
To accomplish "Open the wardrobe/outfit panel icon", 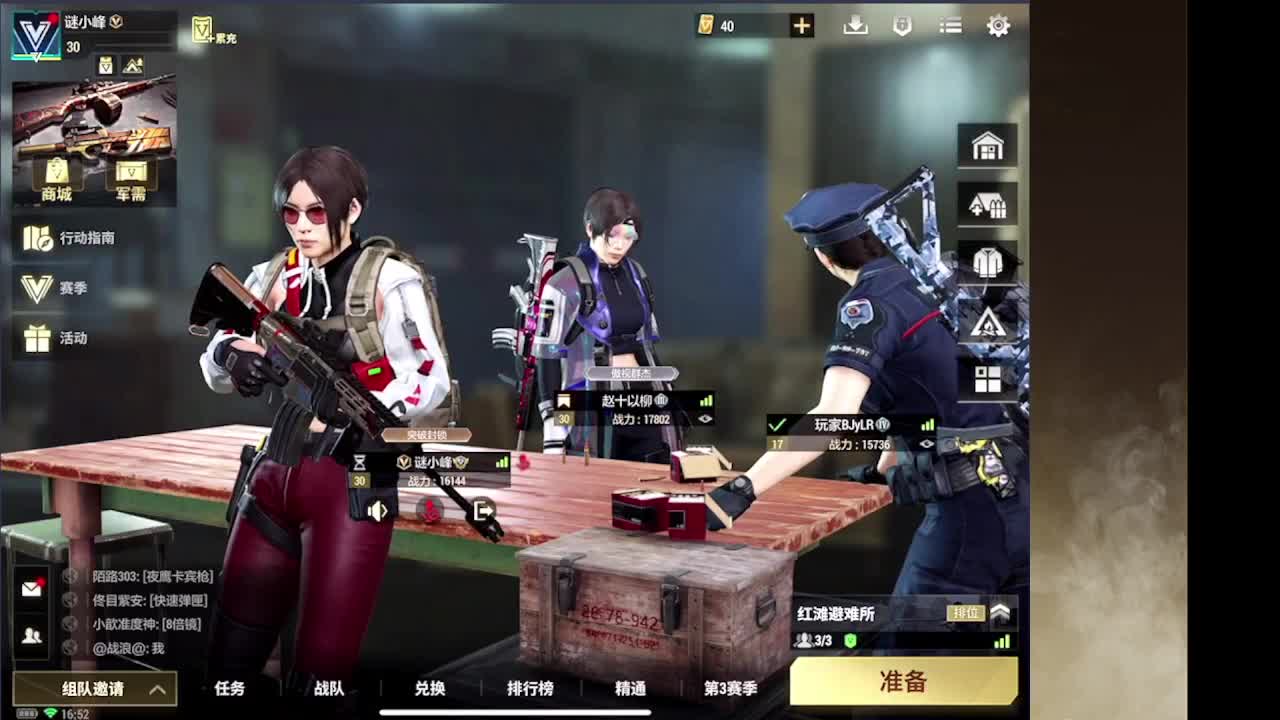I will tap(988, 261).
